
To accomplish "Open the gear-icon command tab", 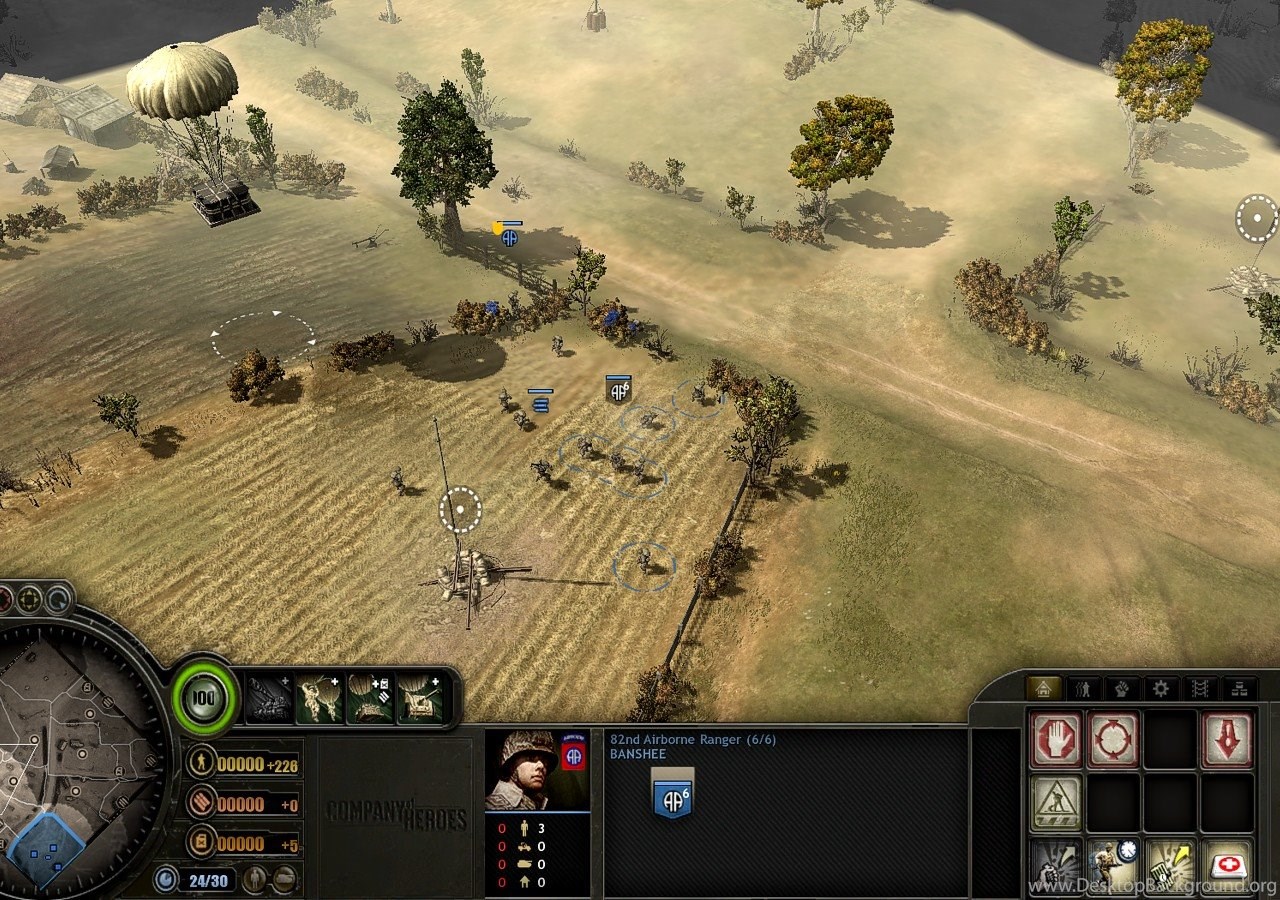I will tap(1160, 688).
